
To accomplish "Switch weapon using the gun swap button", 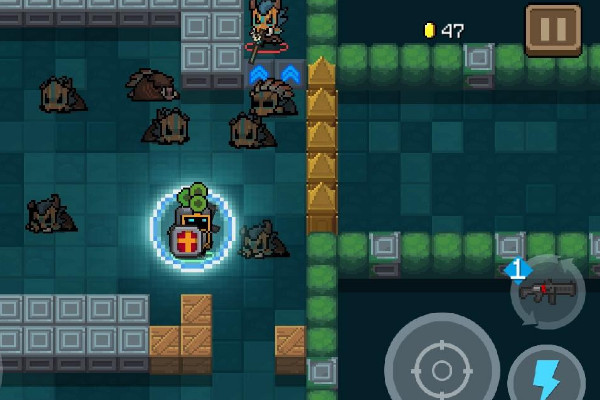I will (548, 292).
